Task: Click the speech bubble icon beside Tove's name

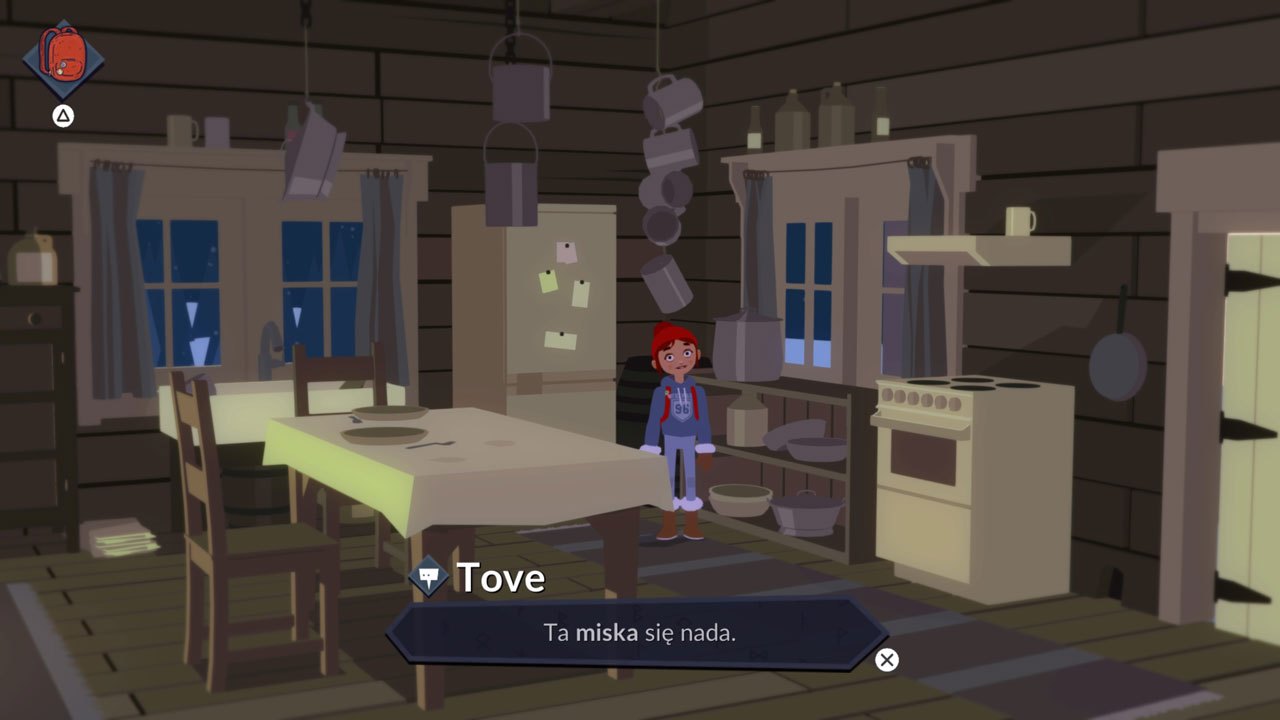Action: 427,576
